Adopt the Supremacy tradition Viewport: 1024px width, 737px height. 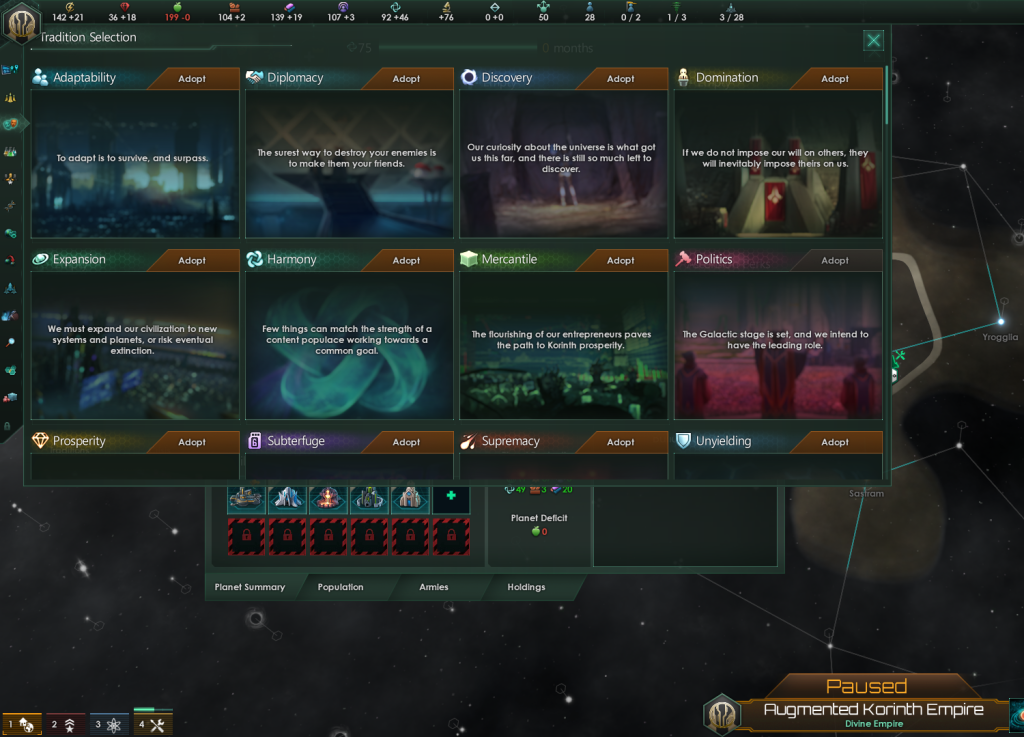click(620, 442)
